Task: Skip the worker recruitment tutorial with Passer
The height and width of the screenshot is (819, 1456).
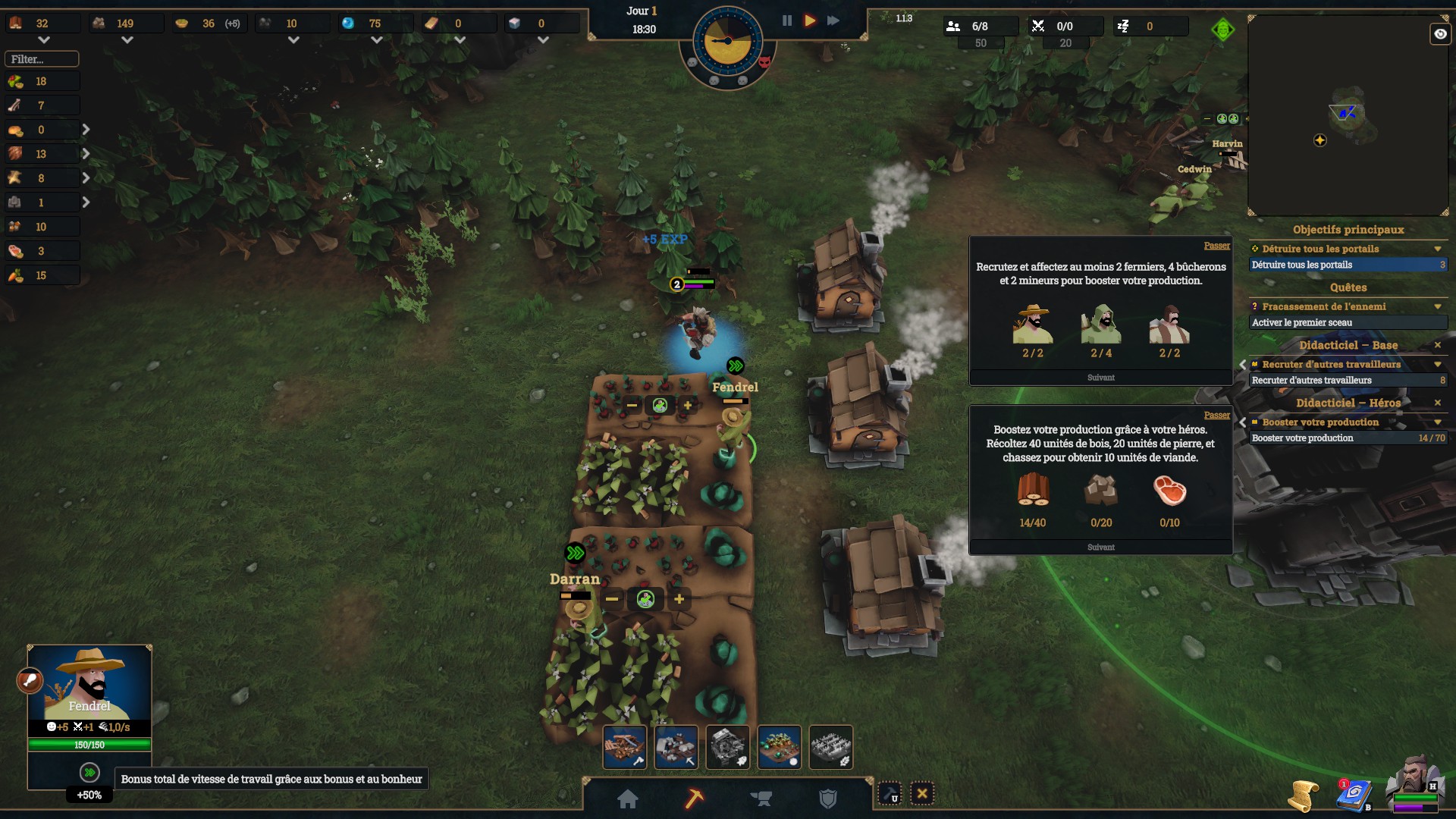Action: (1216, 246)
